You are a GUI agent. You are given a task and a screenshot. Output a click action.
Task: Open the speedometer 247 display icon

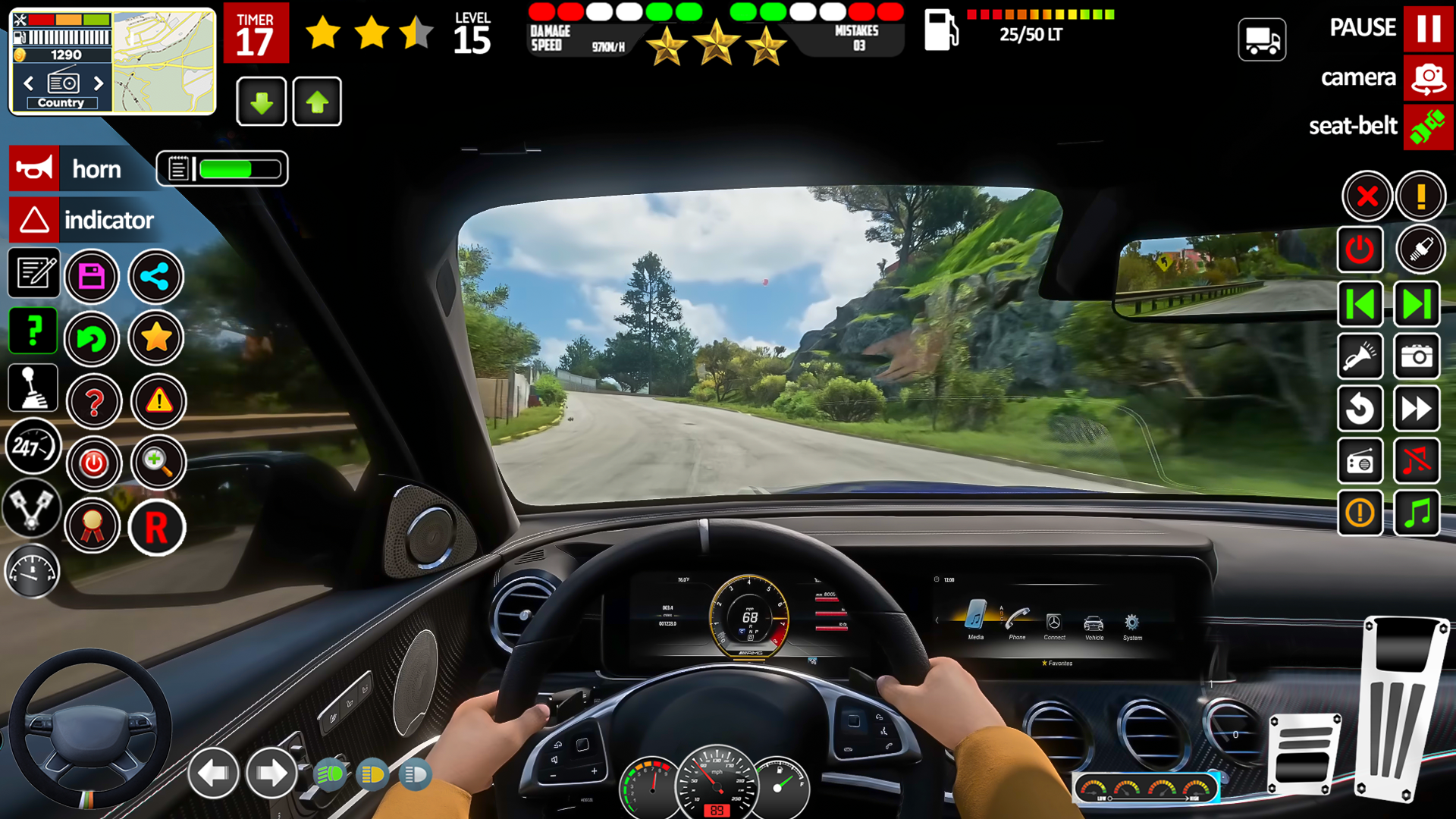(32, 447)
